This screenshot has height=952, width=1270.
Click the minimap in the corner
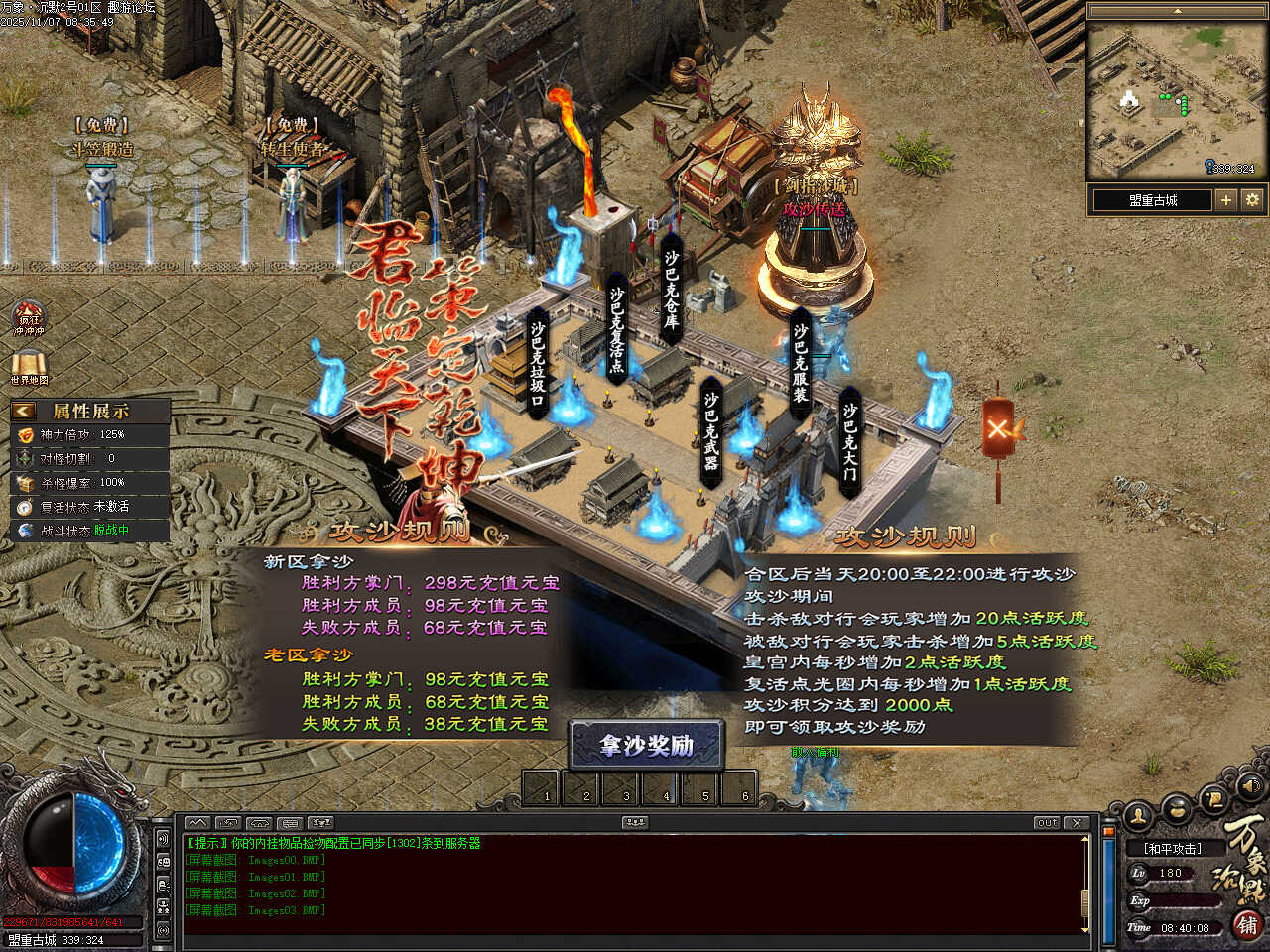pyautogui.click(x=1178, y=101)
